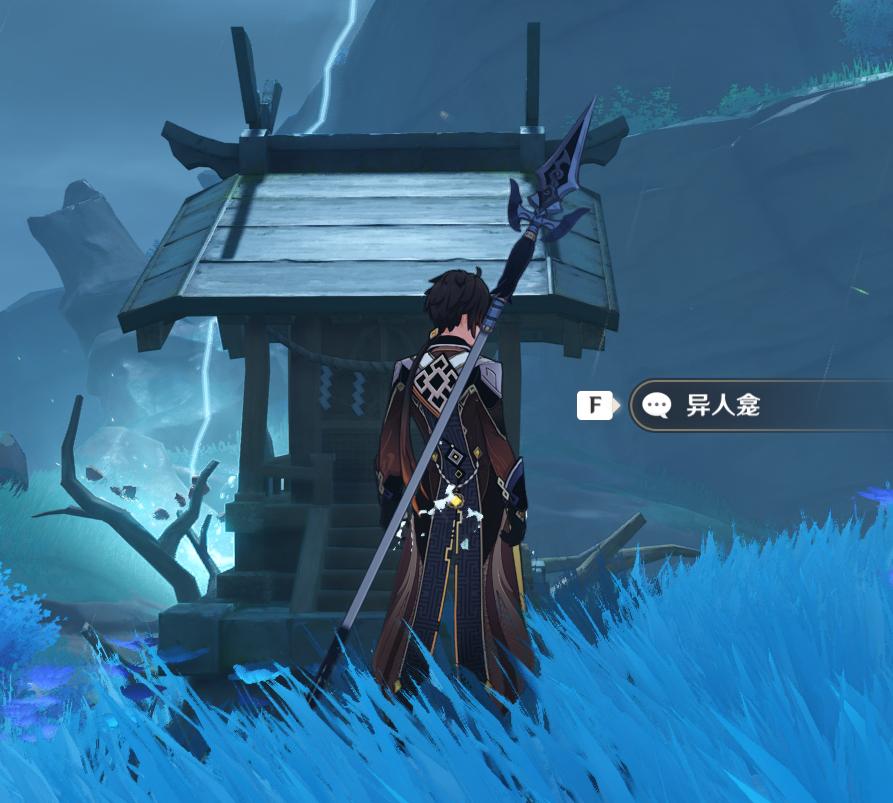
Task: Select the 异人龛 interaction prompt
Action: click(x=740, y=405)
